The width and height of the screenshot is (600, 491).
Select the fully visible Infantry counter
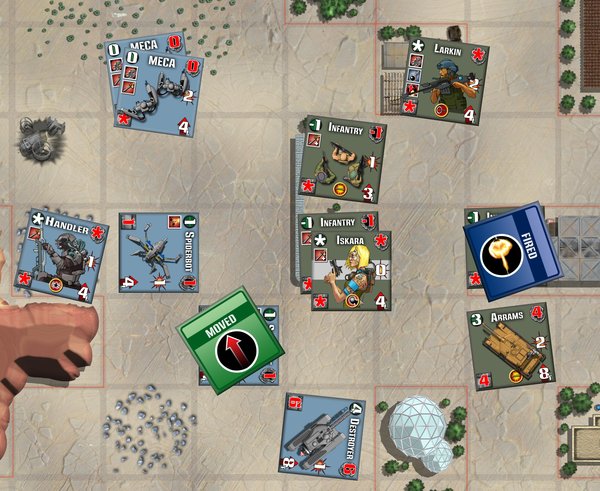point(344,160)
